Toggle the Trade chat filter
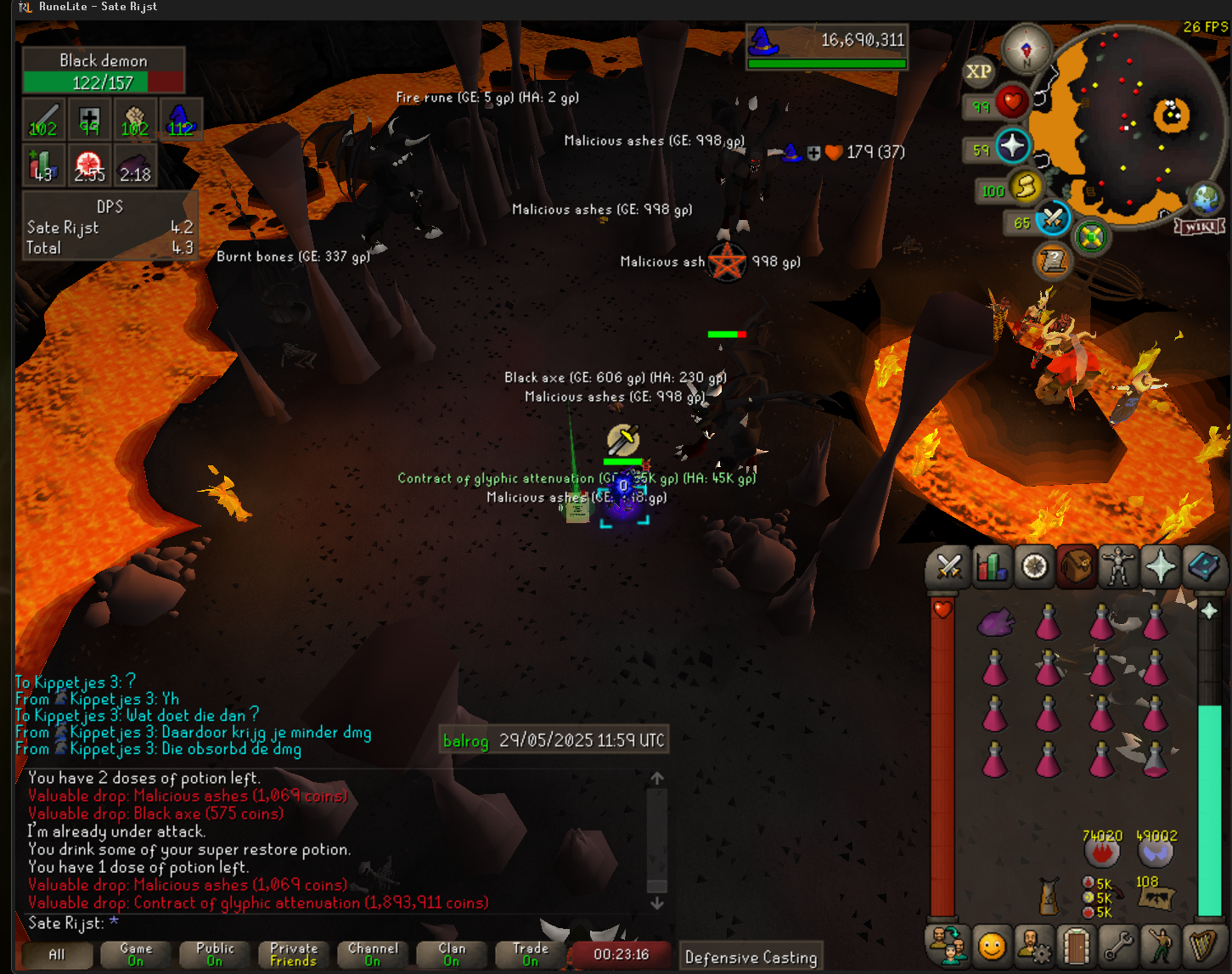 [530, 954]
